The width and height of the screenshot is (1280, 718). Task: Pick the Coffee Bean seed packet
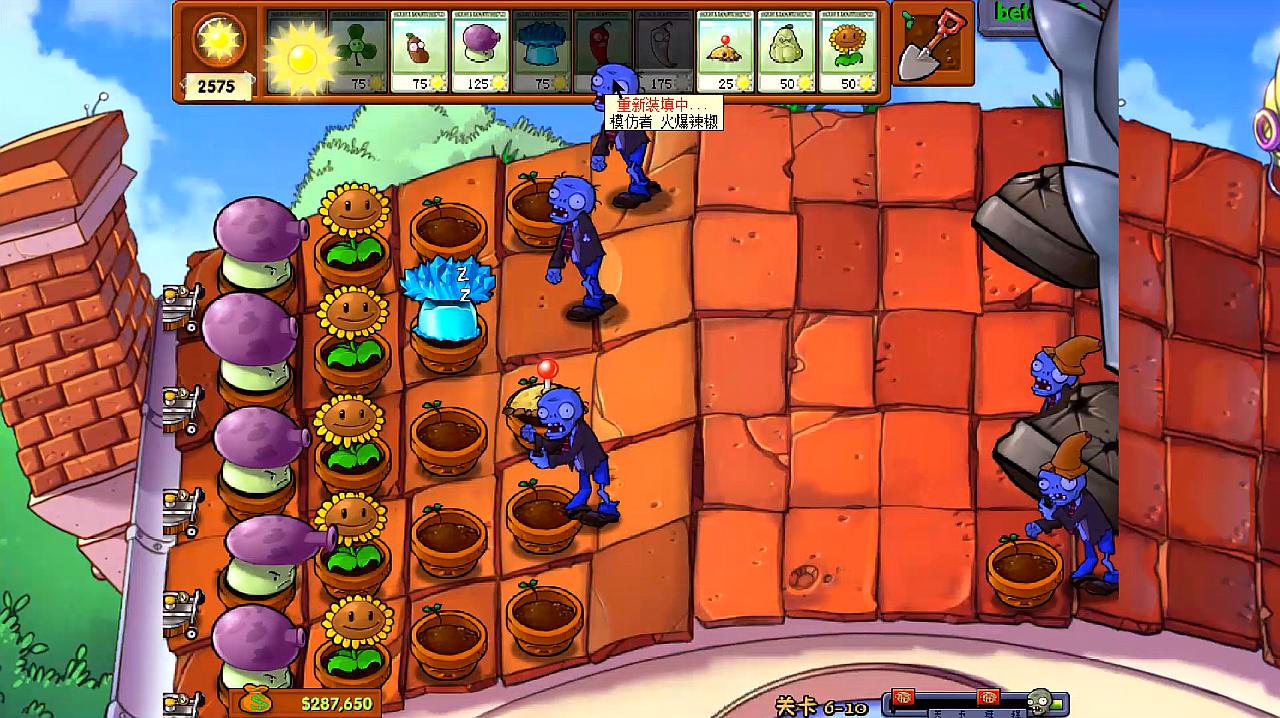pos(418,52)
